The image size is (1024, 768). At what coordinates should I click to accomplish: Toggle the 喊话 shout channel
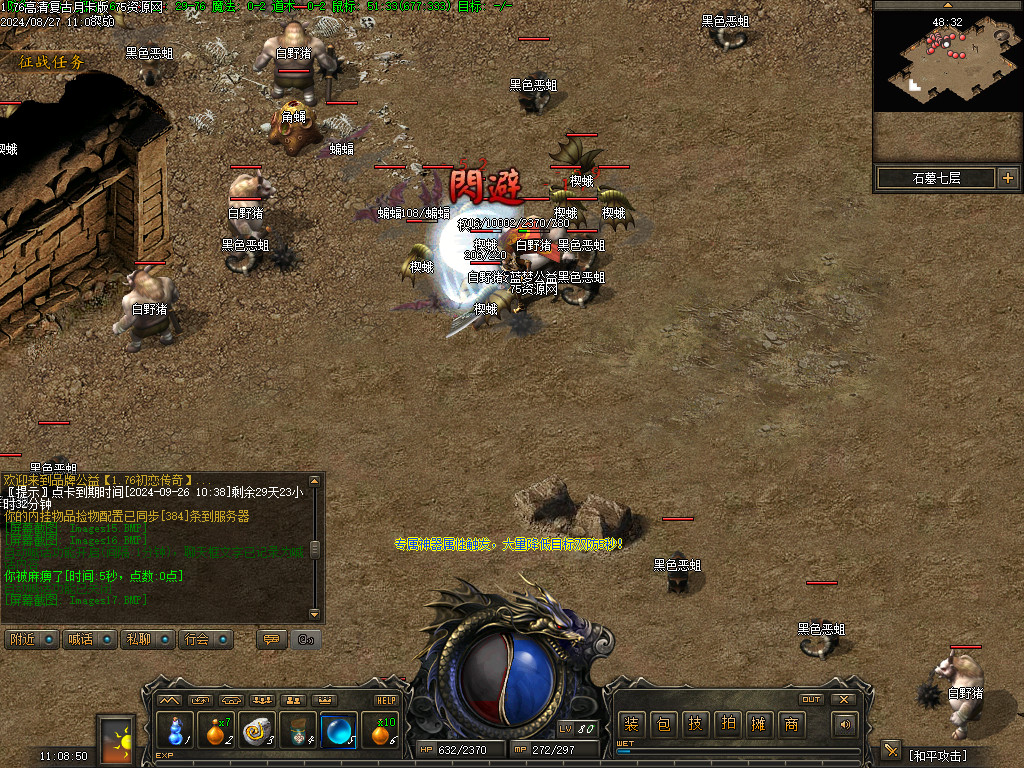(88, 639)
